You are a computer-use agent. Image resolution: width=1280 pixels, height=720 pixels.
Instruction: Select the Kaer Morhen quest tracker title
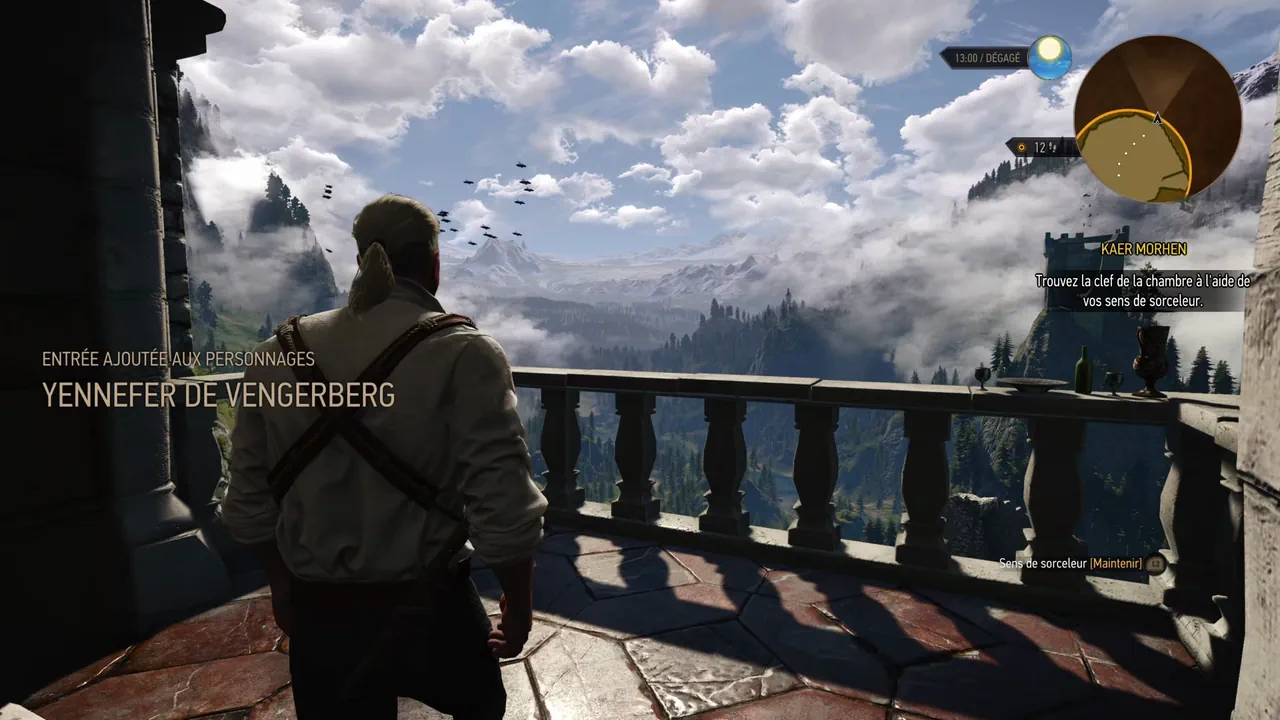[x=1143, y=249]
